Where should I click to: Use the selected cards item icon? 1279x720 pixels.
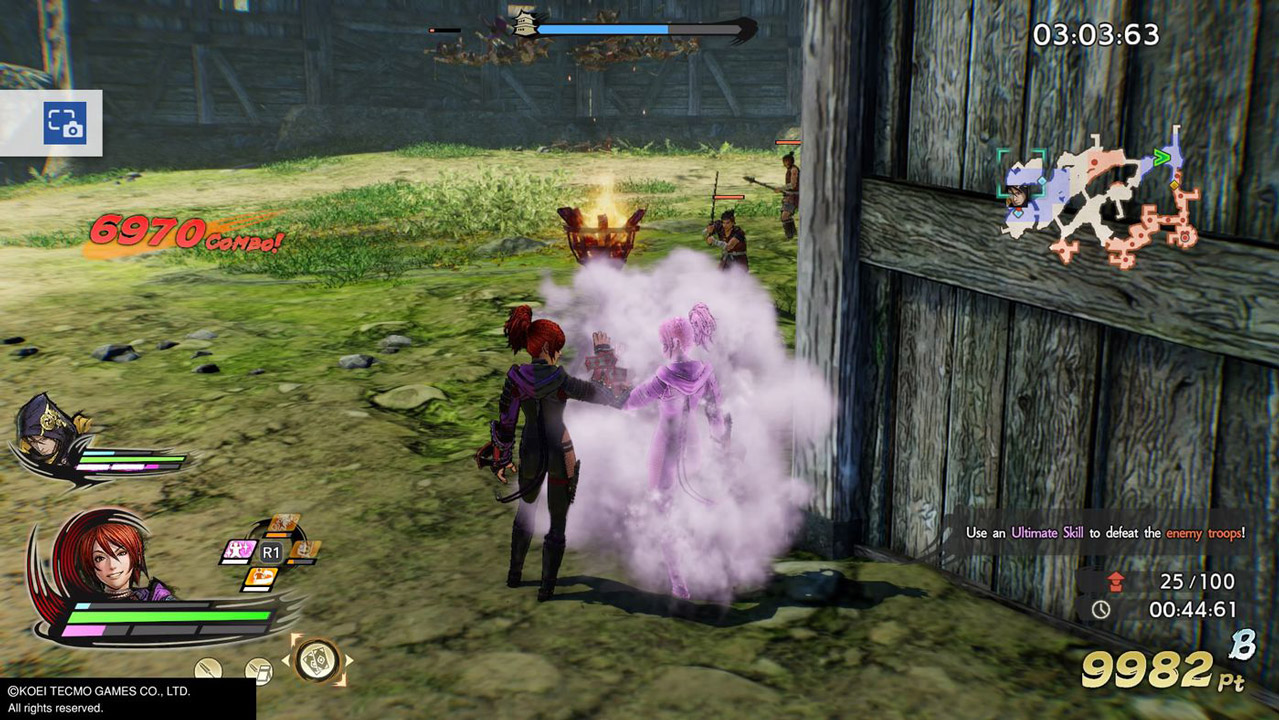(319, 659)
